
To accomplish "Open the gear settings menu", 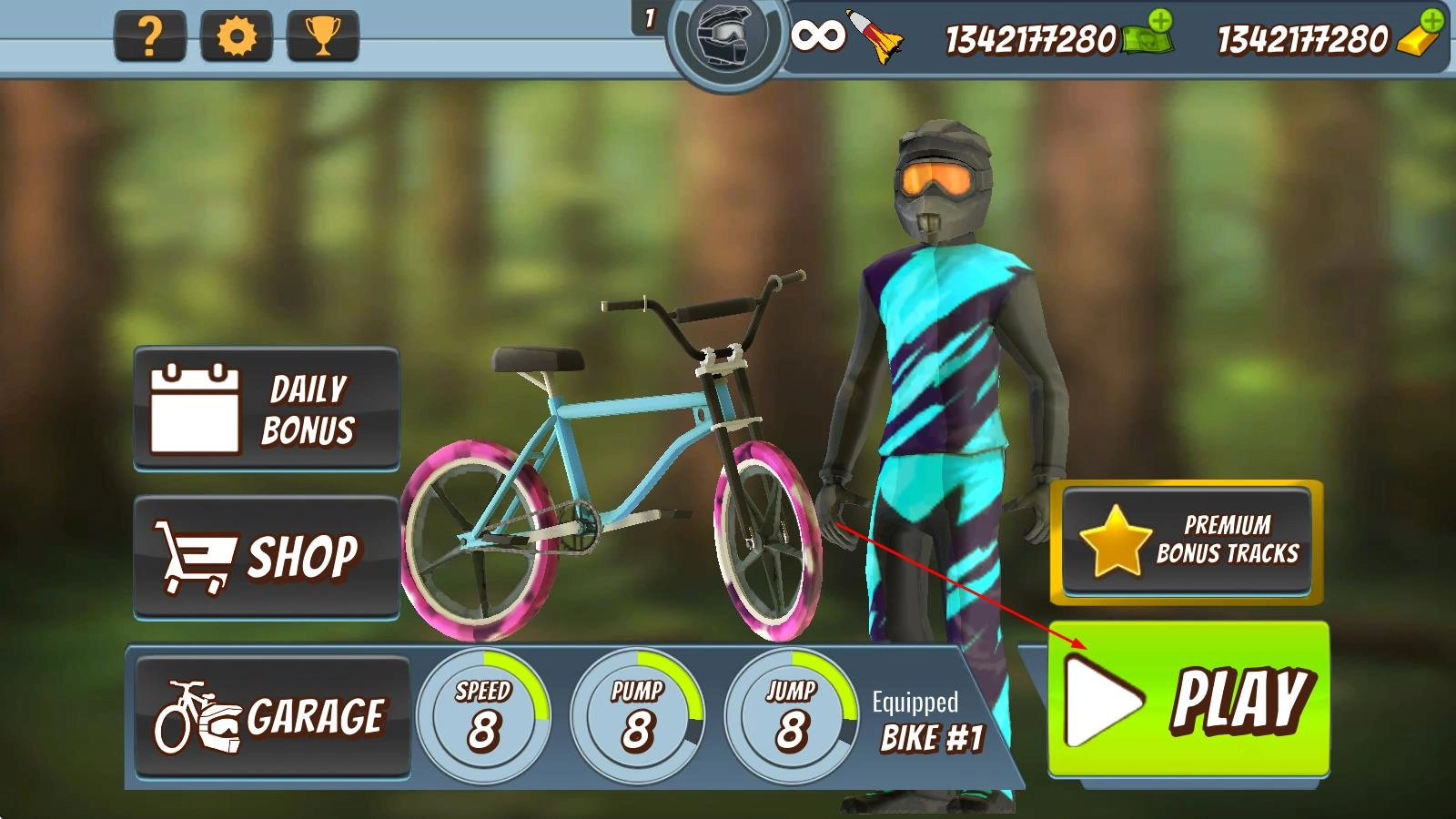I will [x=236, y=37].
